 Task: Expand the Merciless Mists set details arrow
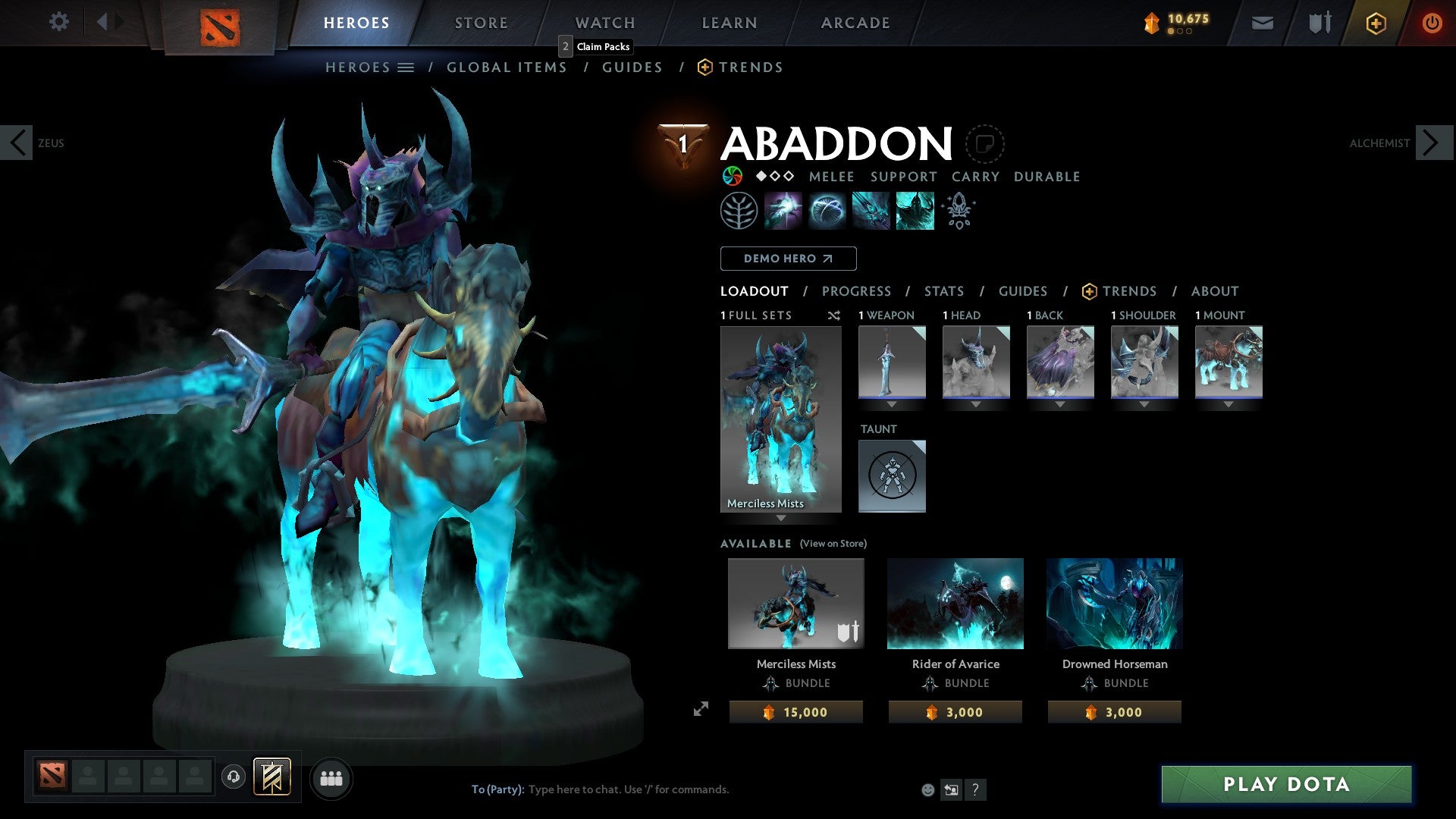[780, 518]
